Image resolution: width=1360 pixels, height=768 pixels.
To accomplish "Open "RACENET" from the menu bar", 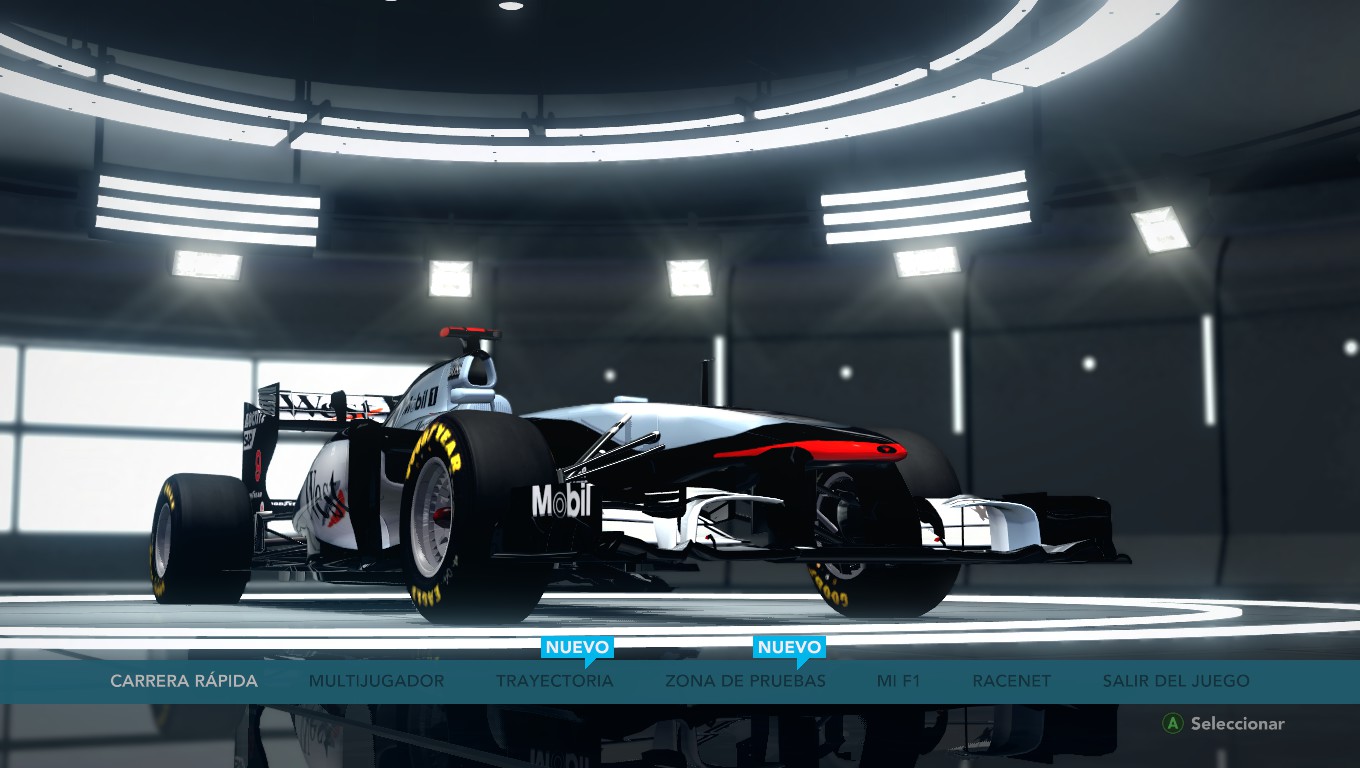I will (x=1010, y=680).
